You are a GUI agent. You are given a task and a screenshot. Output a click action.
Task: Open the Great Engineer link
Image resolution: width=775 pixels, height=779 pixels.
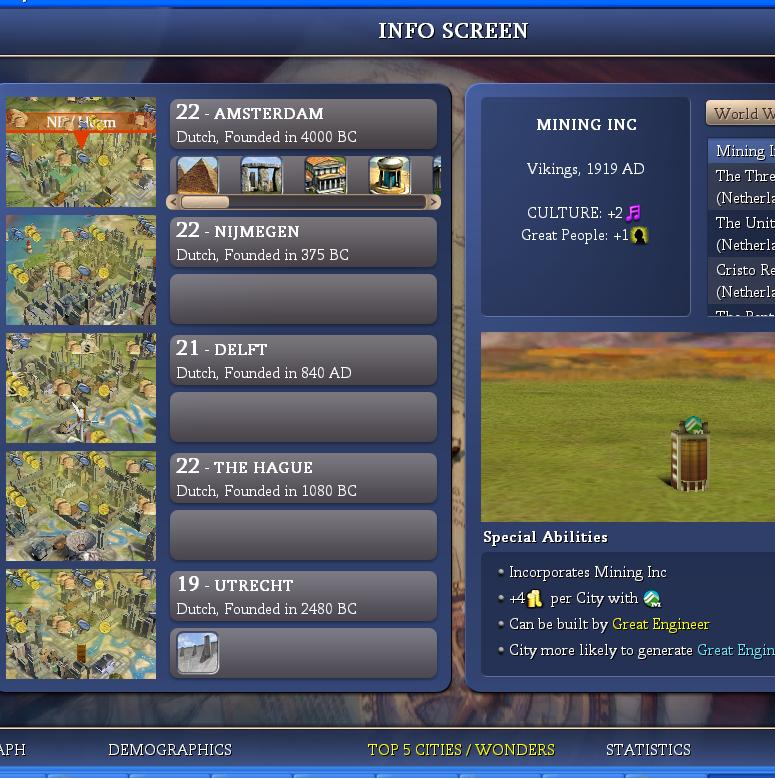[x=660, y=624]
